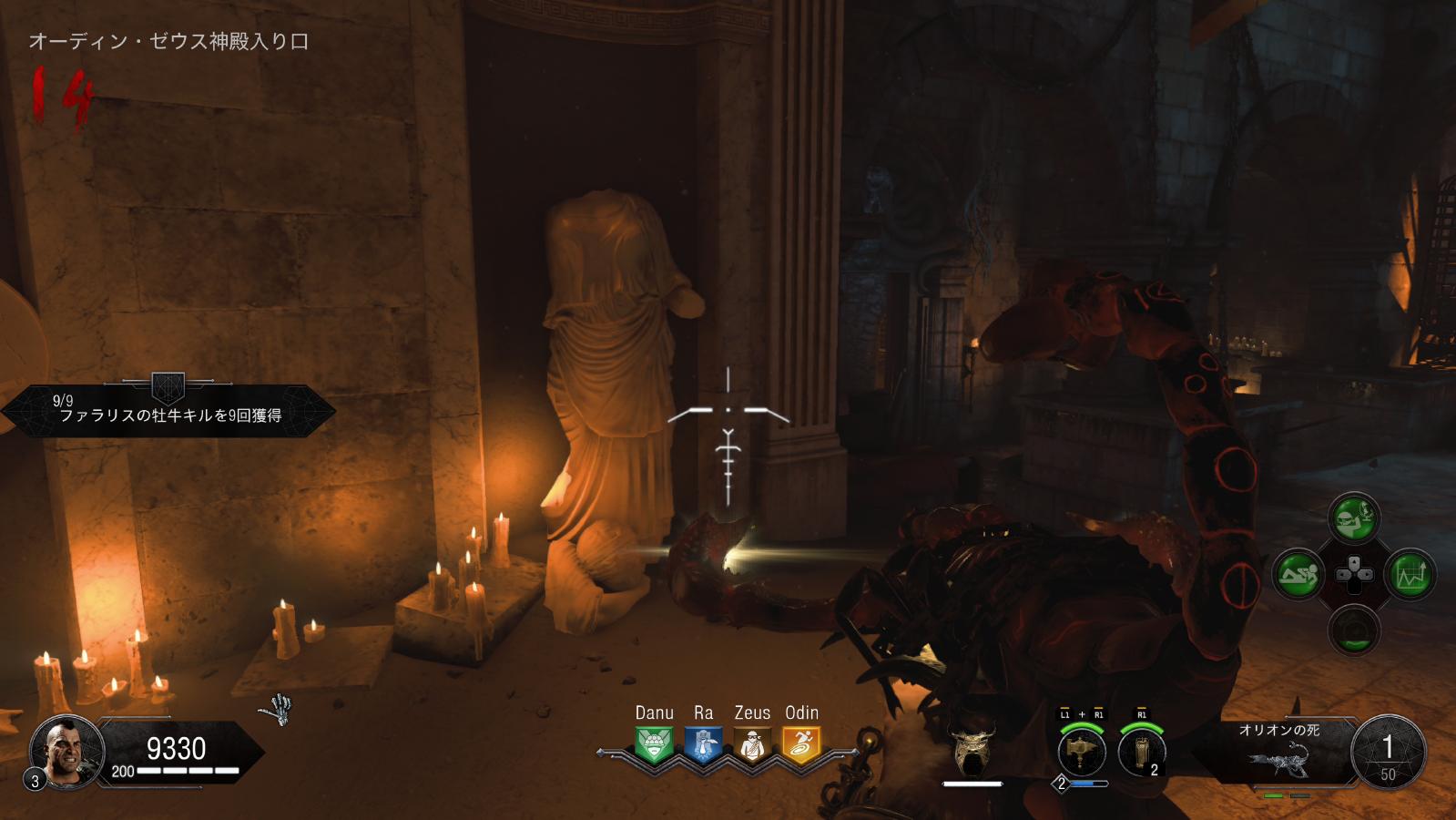
Task: Open the ファラリスの牡牛 challenge tracker
Action: (169, 410)
